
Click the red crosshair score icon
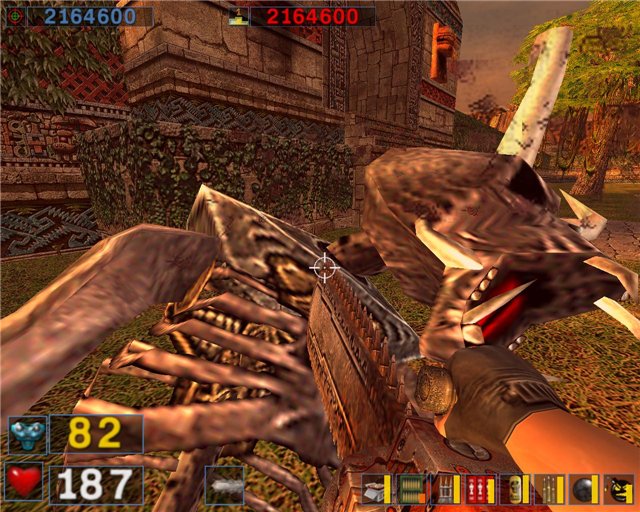pos(14,16)
